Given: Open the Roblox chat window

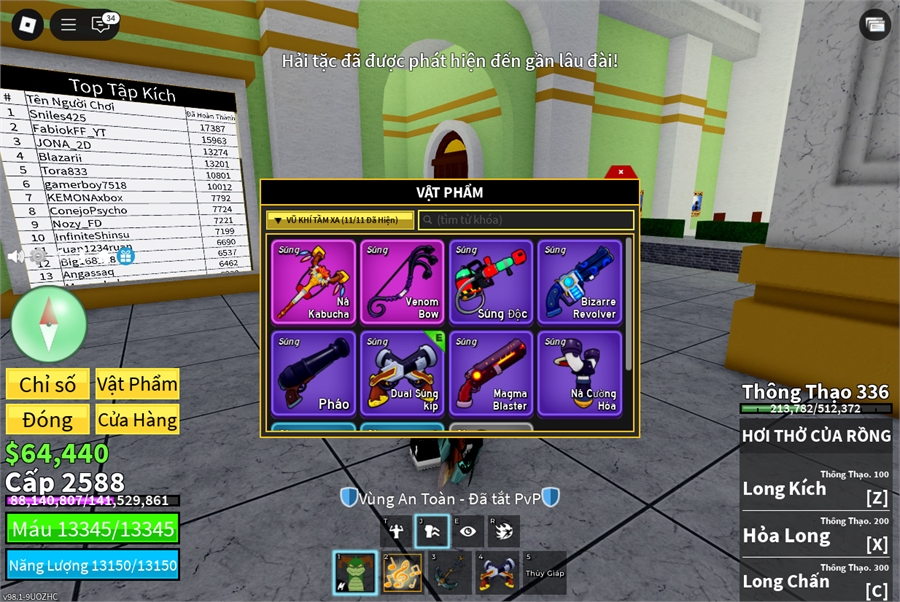Looking at the screenshot, I should click(x=101, y=25).
